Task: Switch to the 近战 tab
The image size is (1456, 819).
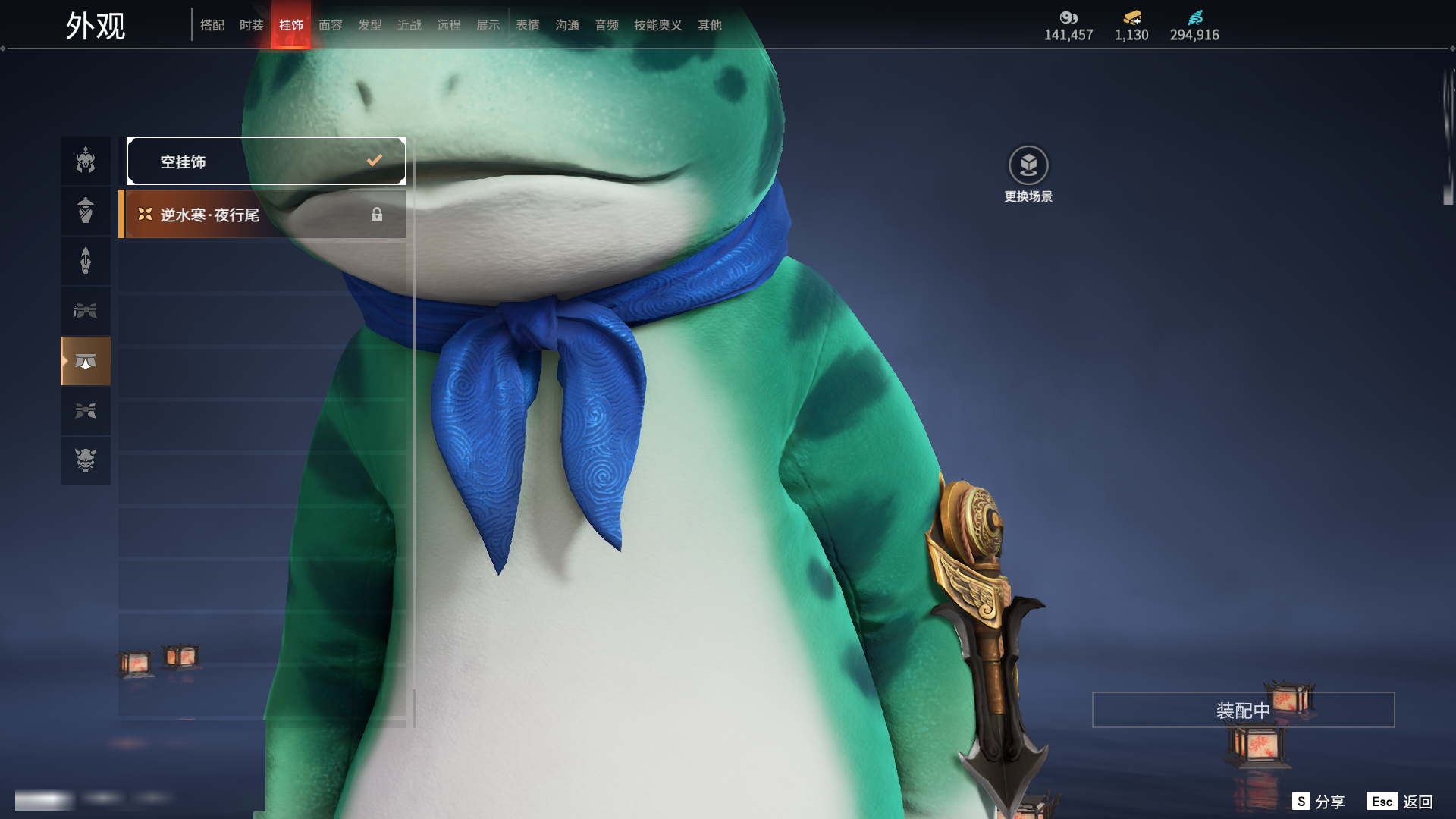Action: click(x=409, y=25)
